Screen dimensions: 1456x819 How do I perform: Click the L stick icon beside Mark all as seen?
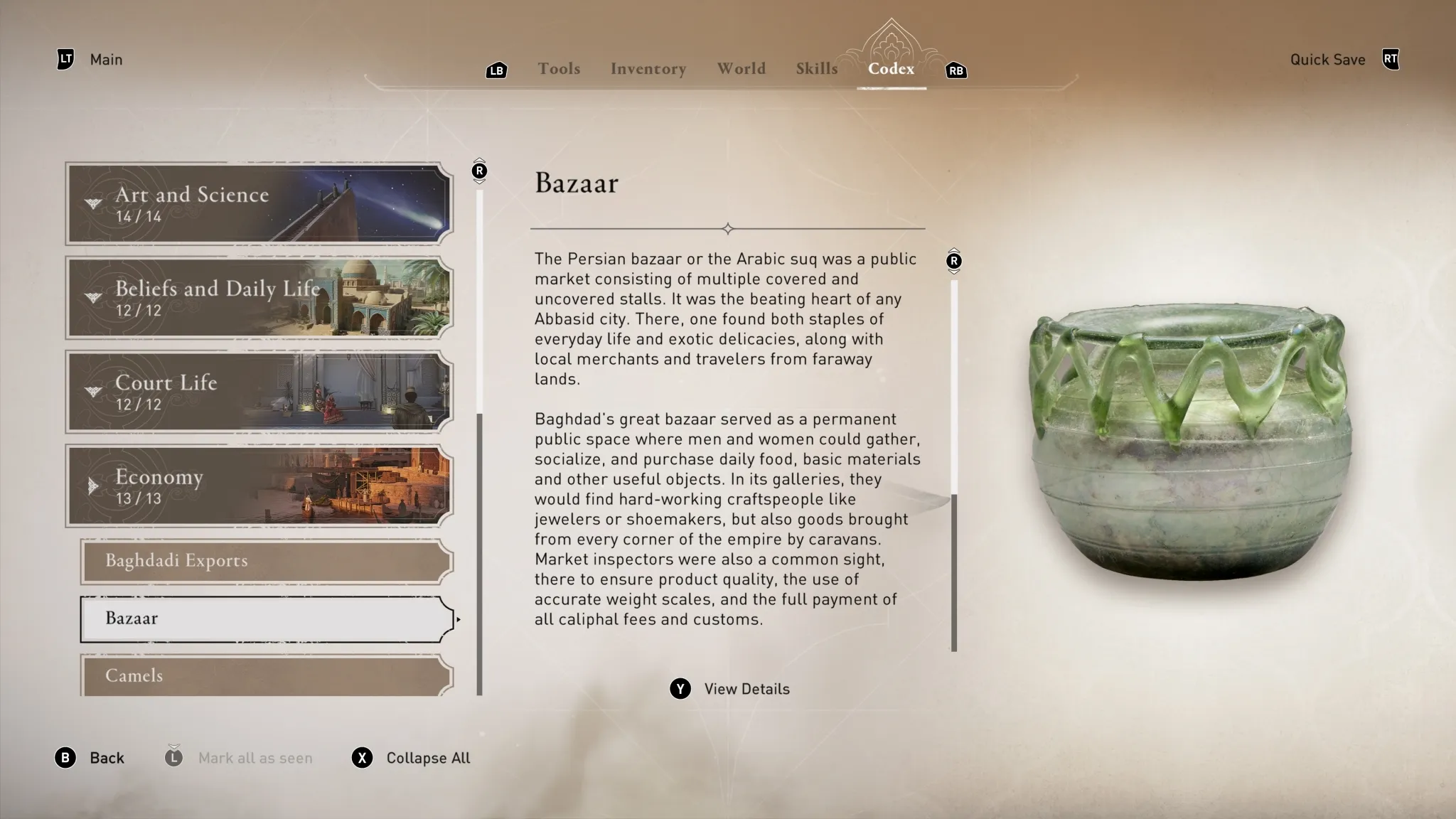click(173, 758)
